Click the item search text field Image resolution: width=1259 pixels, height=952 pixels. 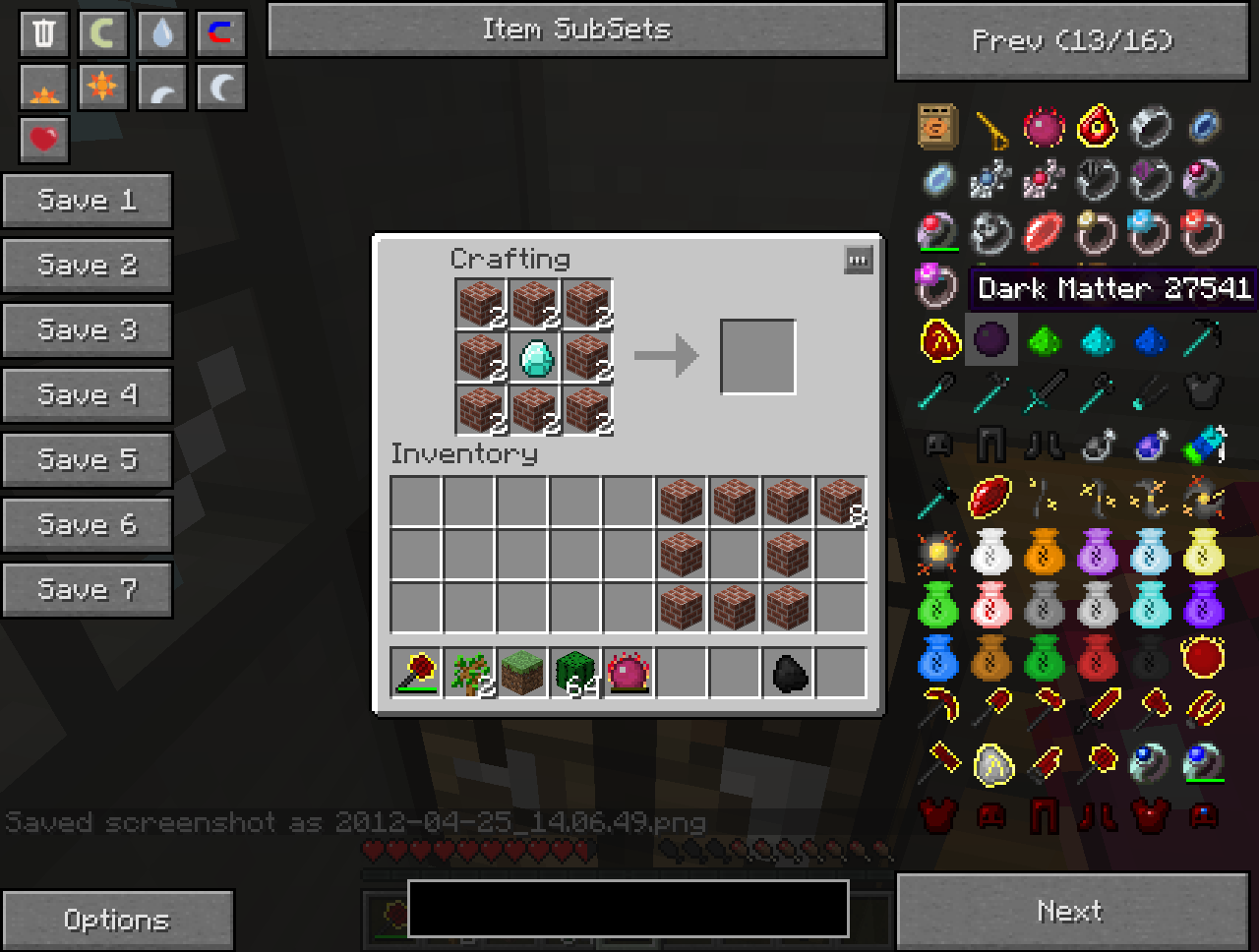coord(628,908)
